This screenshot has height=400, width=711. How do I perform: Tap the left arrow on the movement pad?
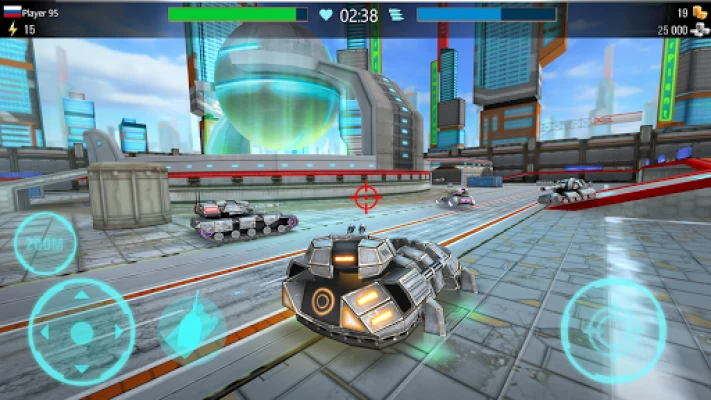(45, 331)
